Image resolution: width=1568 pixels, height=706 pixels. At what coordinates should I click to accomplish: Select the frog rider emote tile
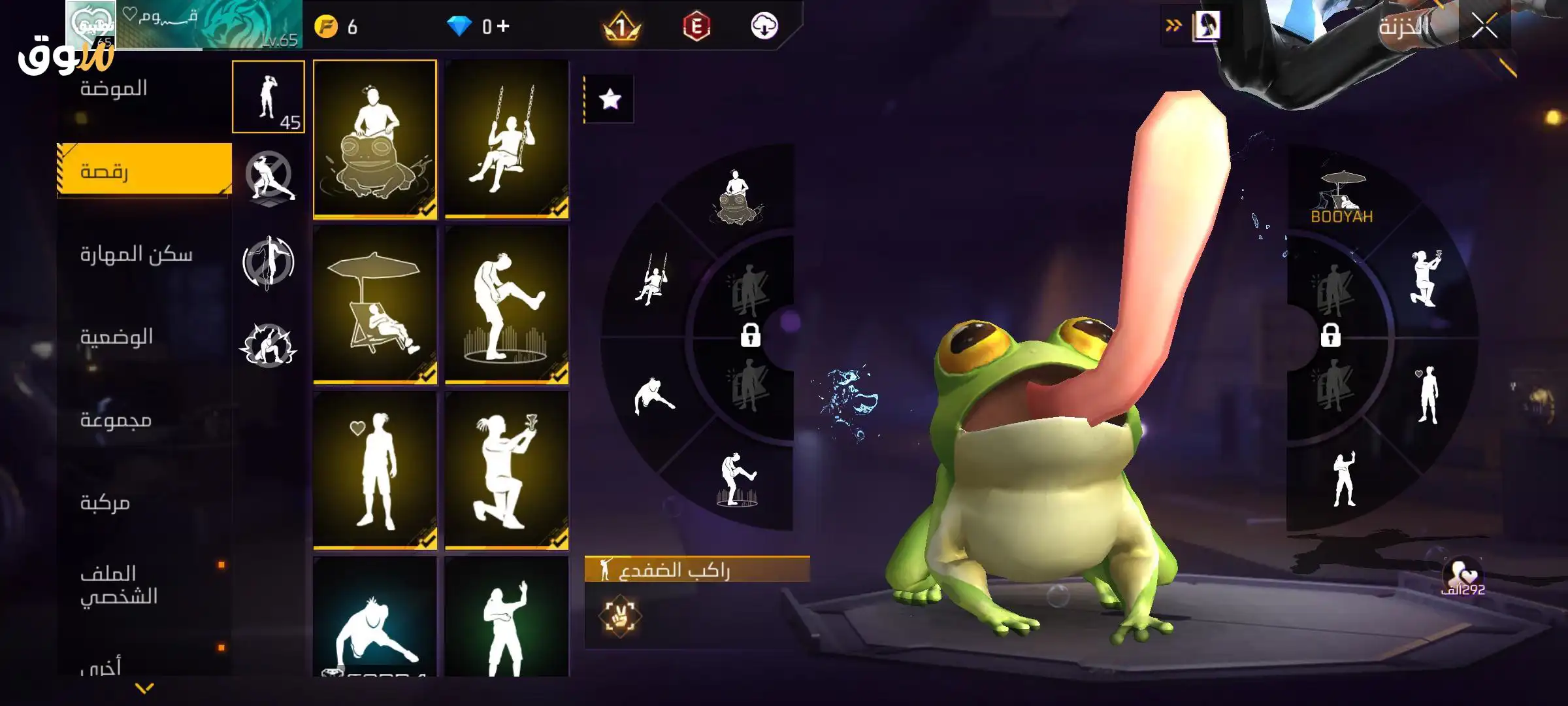click(375, 139)
